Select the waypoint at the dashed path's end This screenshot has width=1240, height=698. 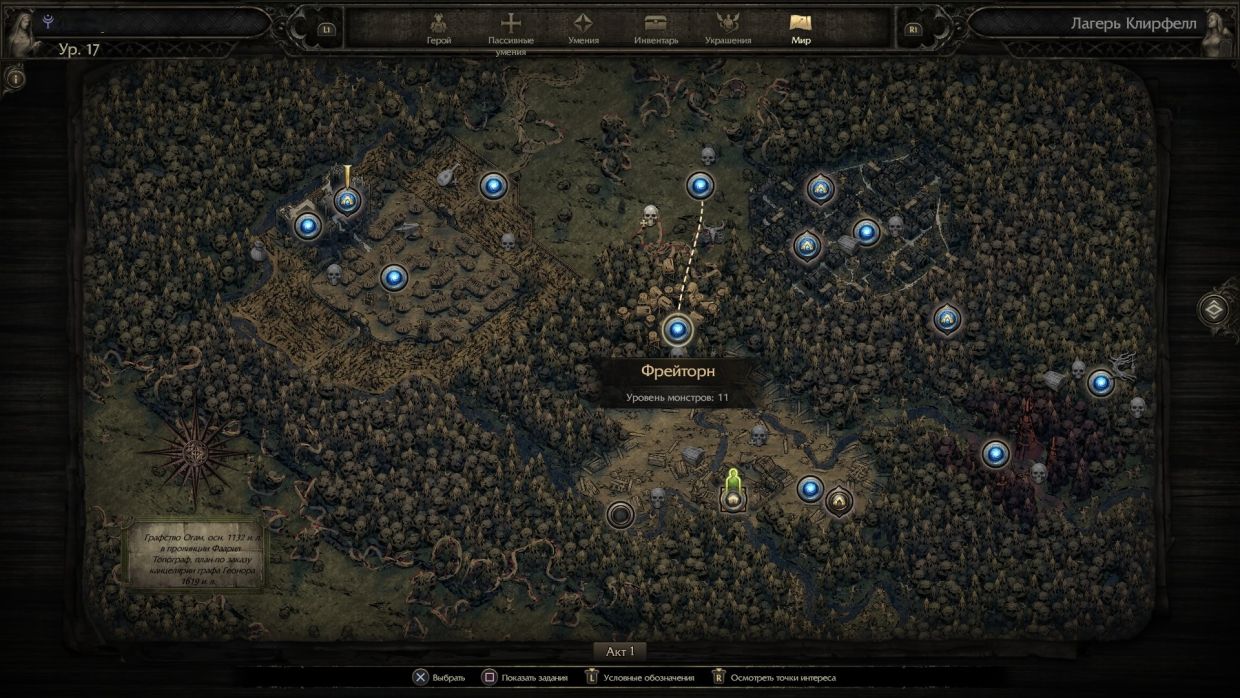coord(700,185)
